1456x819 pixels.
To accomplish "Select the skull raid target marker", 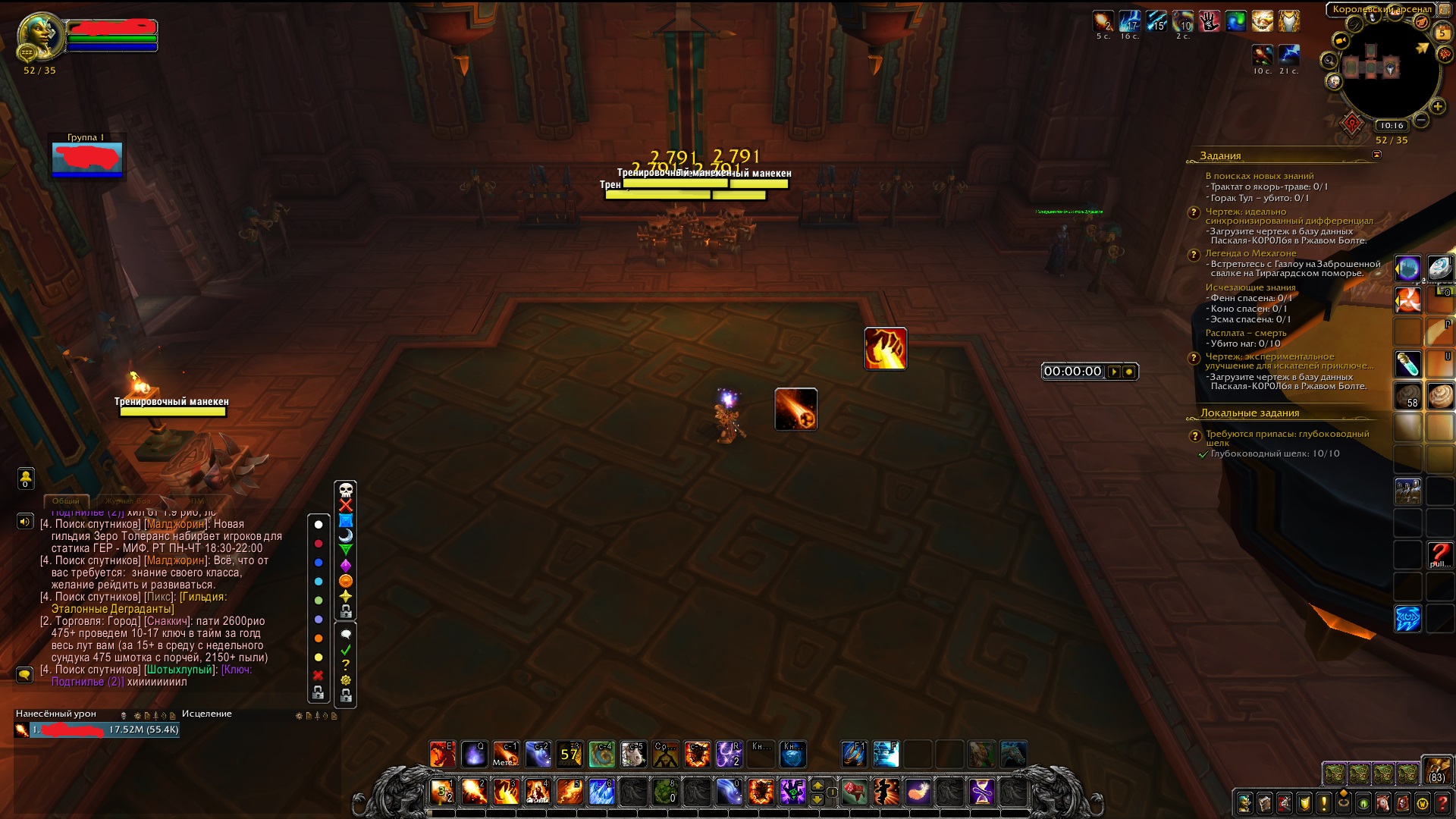I will coord(346,490).
